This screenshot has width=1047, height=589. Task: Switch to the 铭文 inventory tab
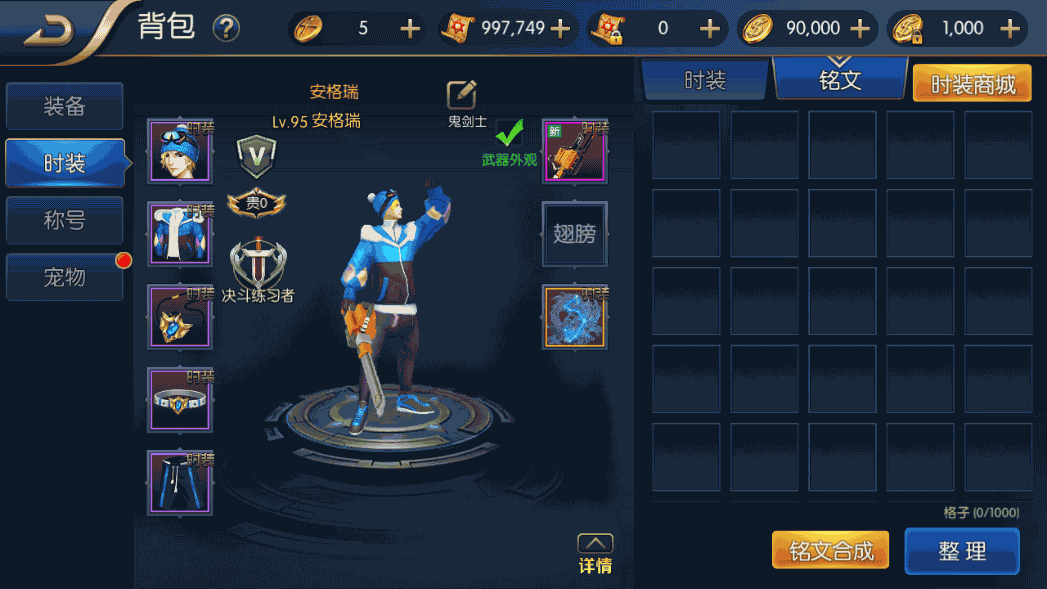840,80
